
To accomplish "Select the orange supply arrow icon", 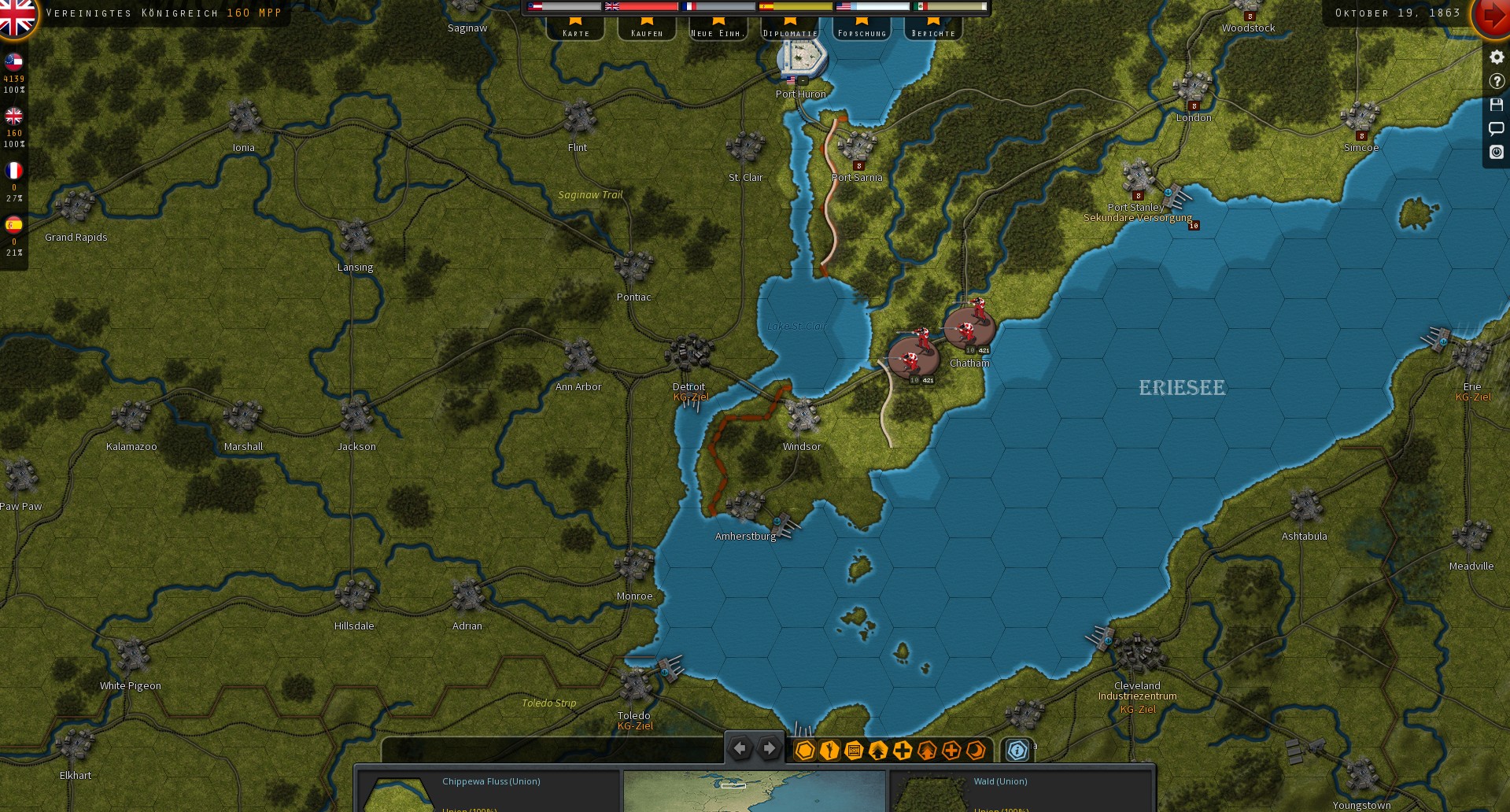I will 927,750.
